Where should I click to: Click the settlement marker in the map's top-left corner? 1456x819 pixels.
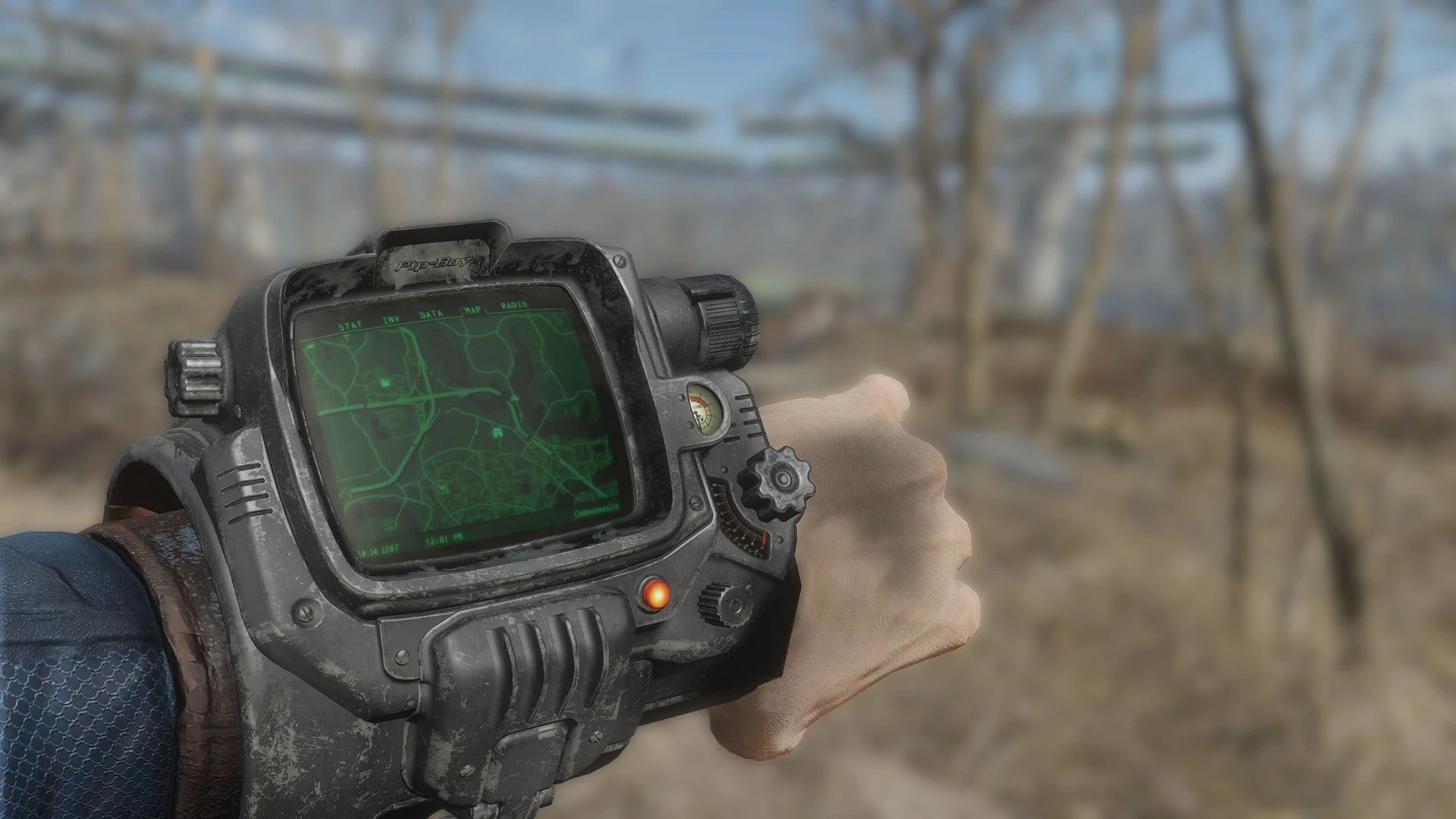tap(309, 347)
